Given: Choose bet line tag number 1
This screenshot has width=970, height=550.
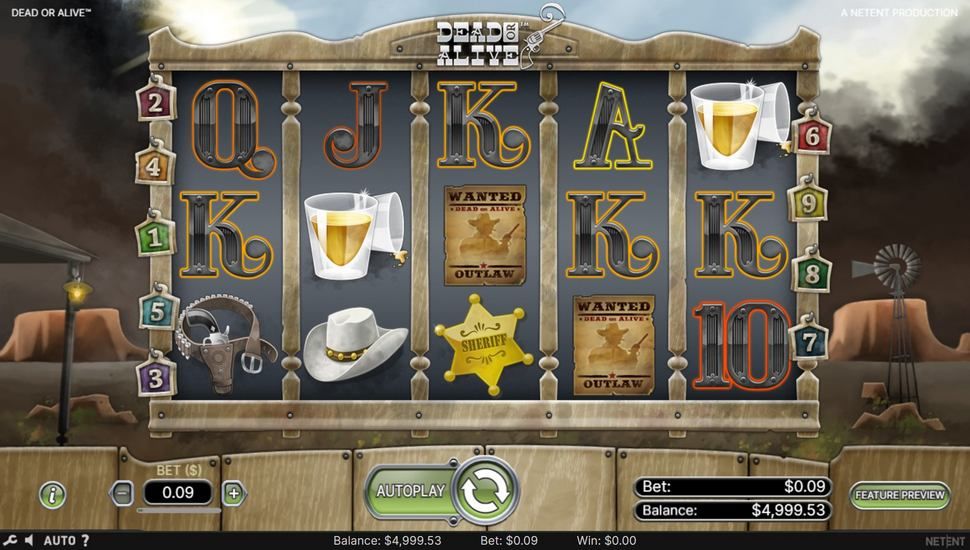Looking at the screenshot, I should 154,238.
